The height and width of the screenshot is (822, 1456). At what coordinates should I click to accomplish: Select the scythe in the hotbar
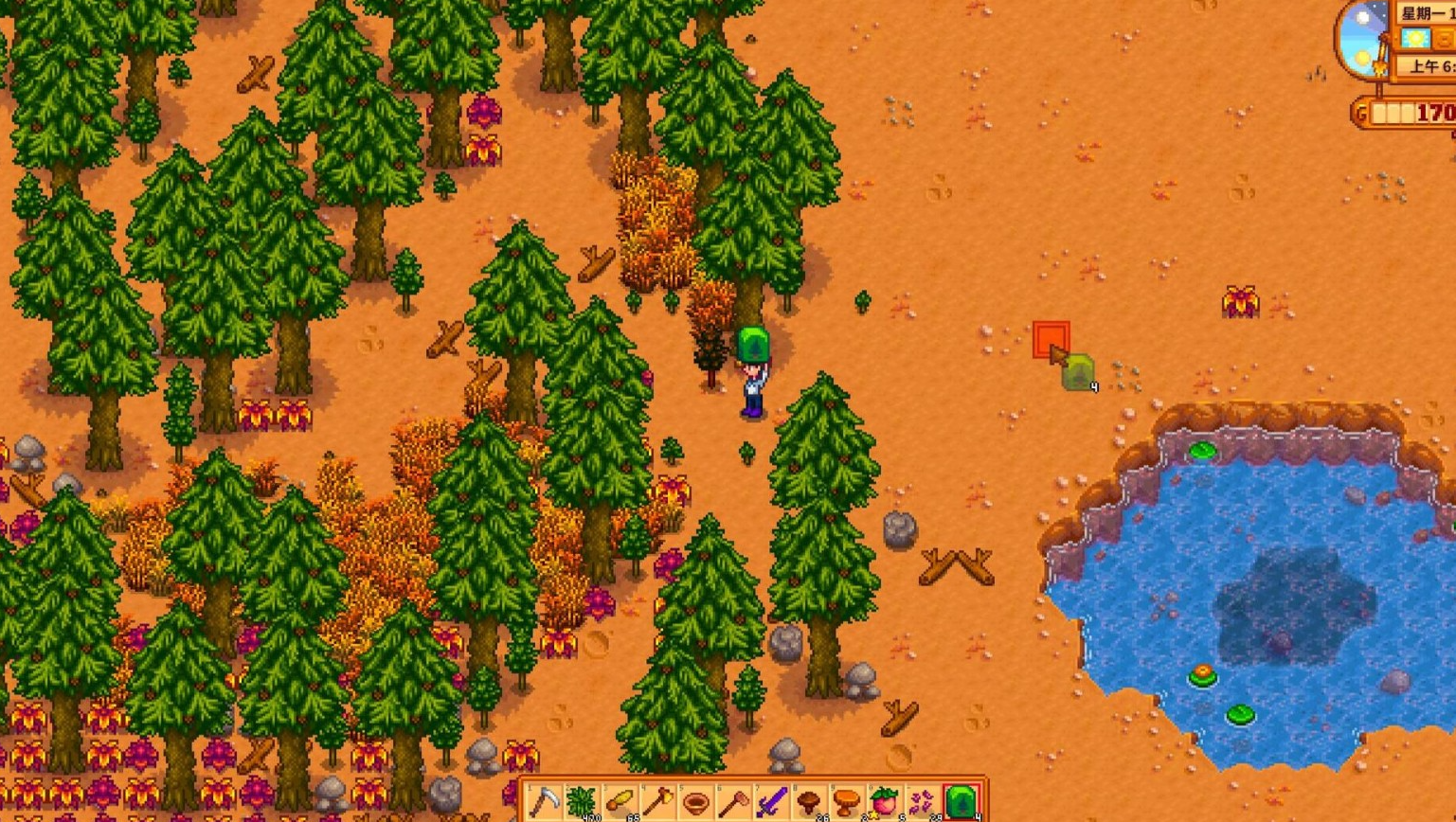[544, 802]
